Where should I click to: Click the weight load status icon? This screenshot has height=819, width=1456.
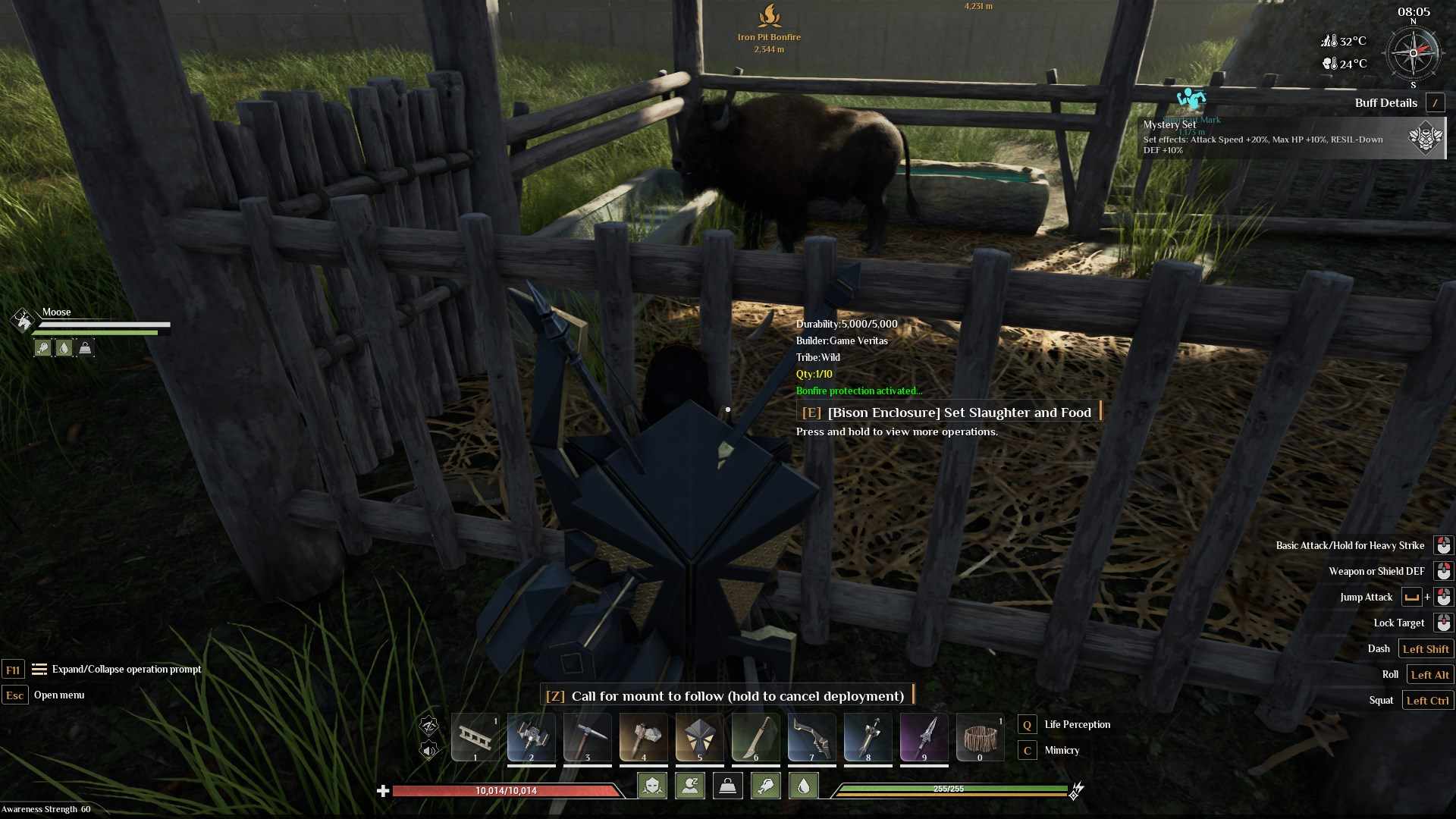[727, 786]
